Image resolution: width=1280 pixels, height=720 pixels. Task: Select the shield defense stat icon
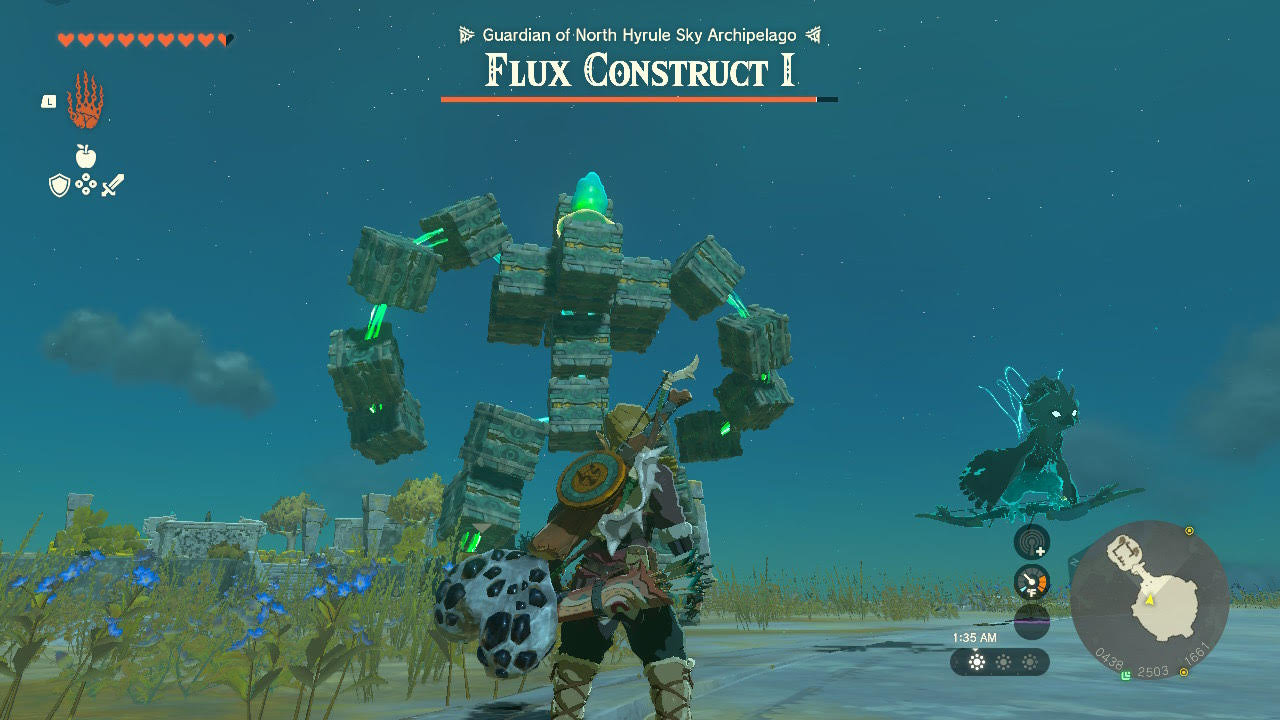[58, 184]
